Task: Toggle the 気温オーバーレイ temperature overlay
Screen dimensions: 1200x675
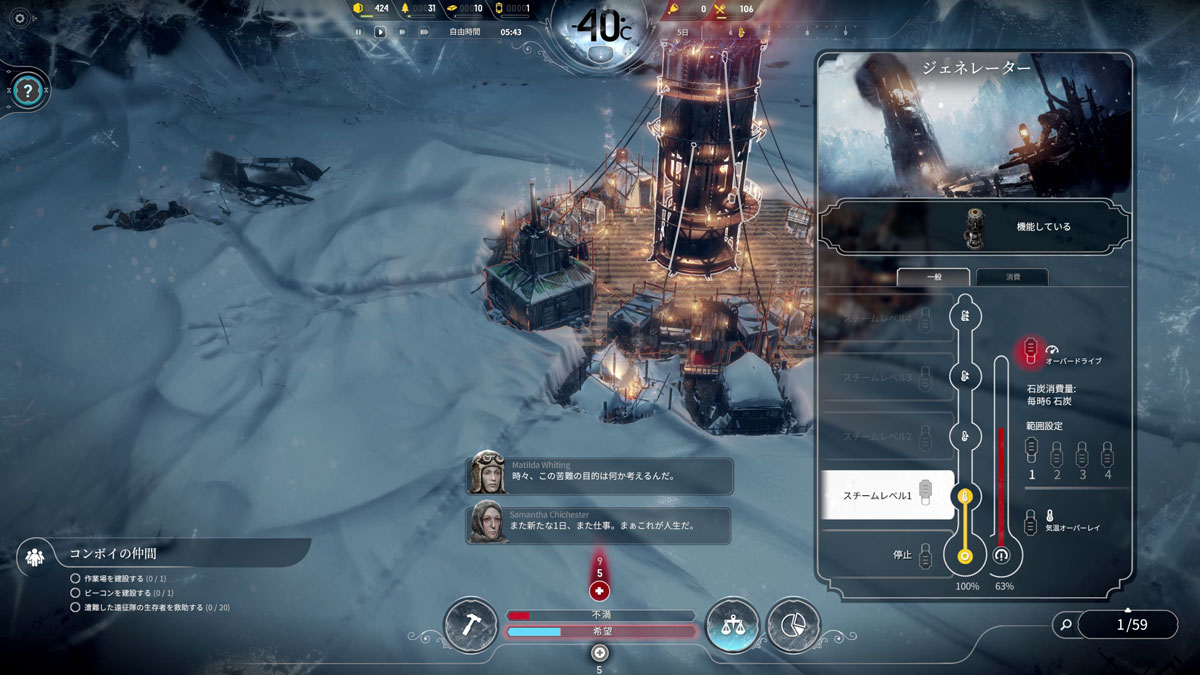Action: point(1031,521)
